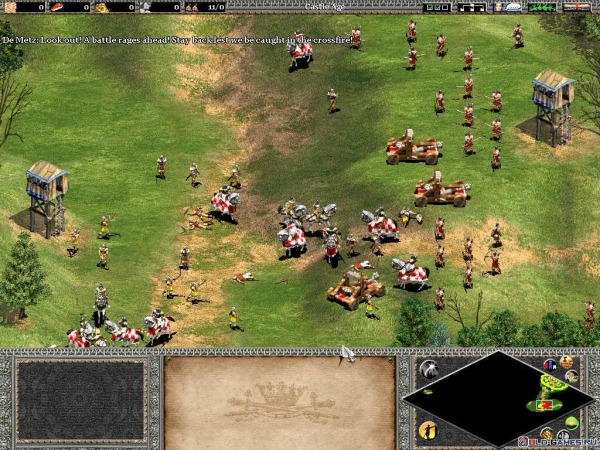Switch the minimap to combat mode icon
Image resolution: width=600 pixels, height=450 pixels.
571,377
